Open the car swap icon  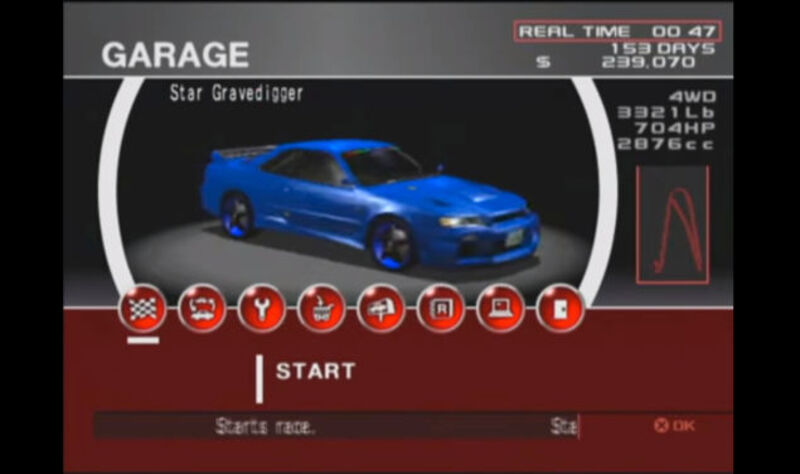coord(202,309)
